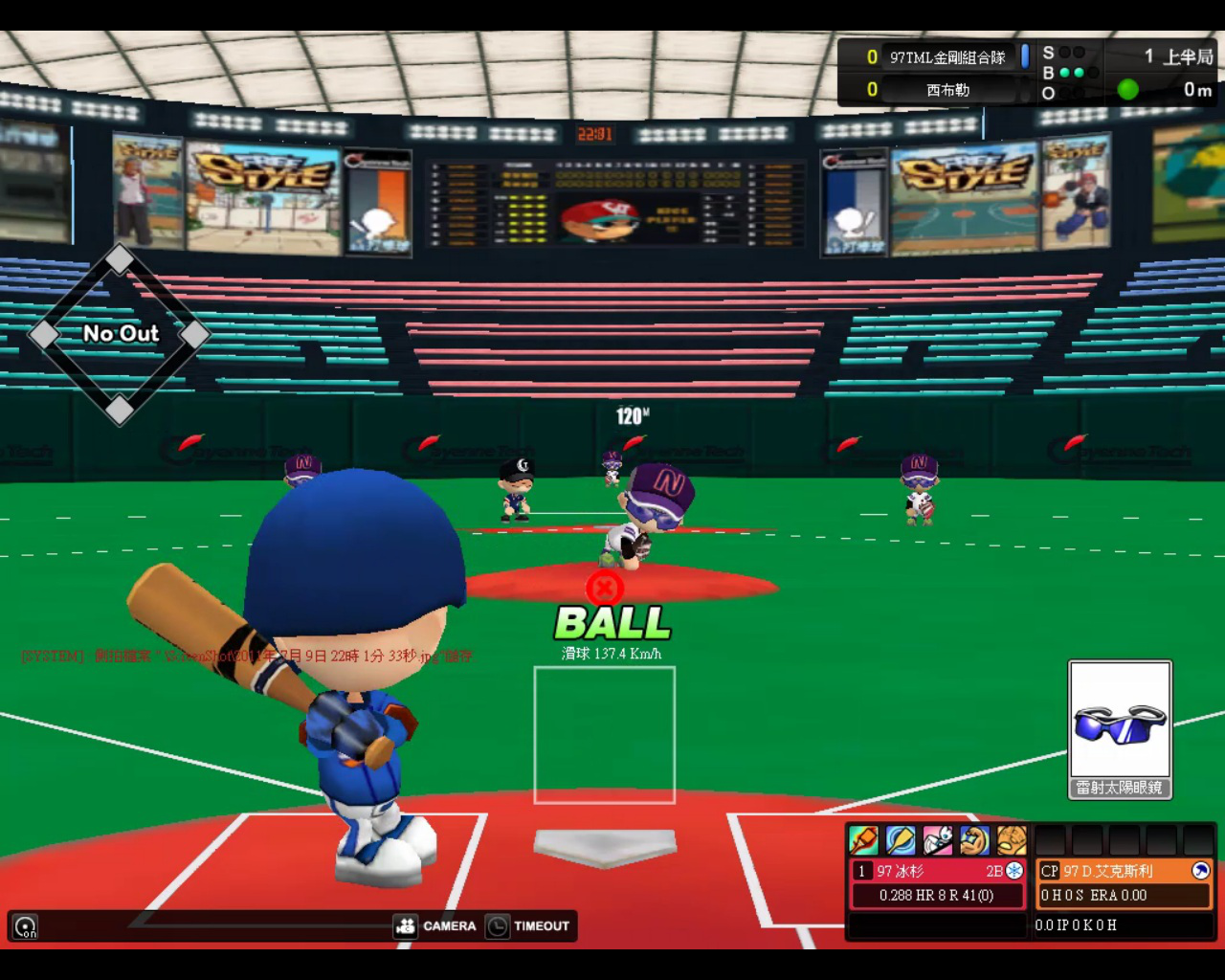
Task: Call a TIMEOUT
Action: 528,925
